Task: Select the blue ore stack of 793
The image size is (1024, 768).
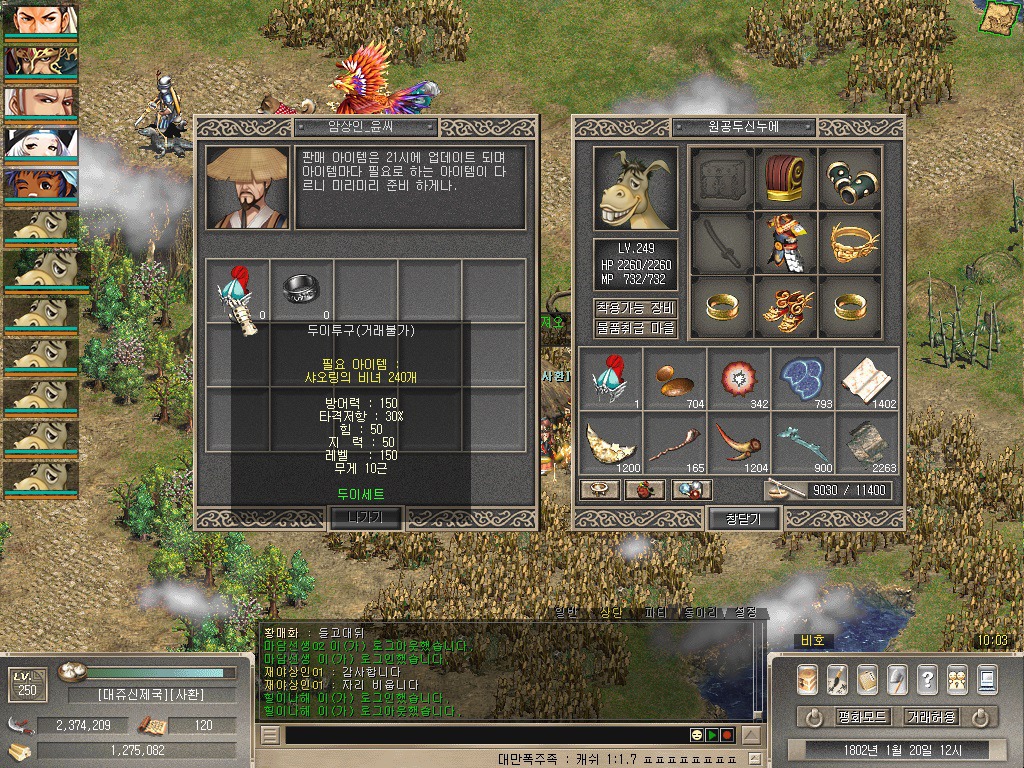Action: (x=802, y=378)
